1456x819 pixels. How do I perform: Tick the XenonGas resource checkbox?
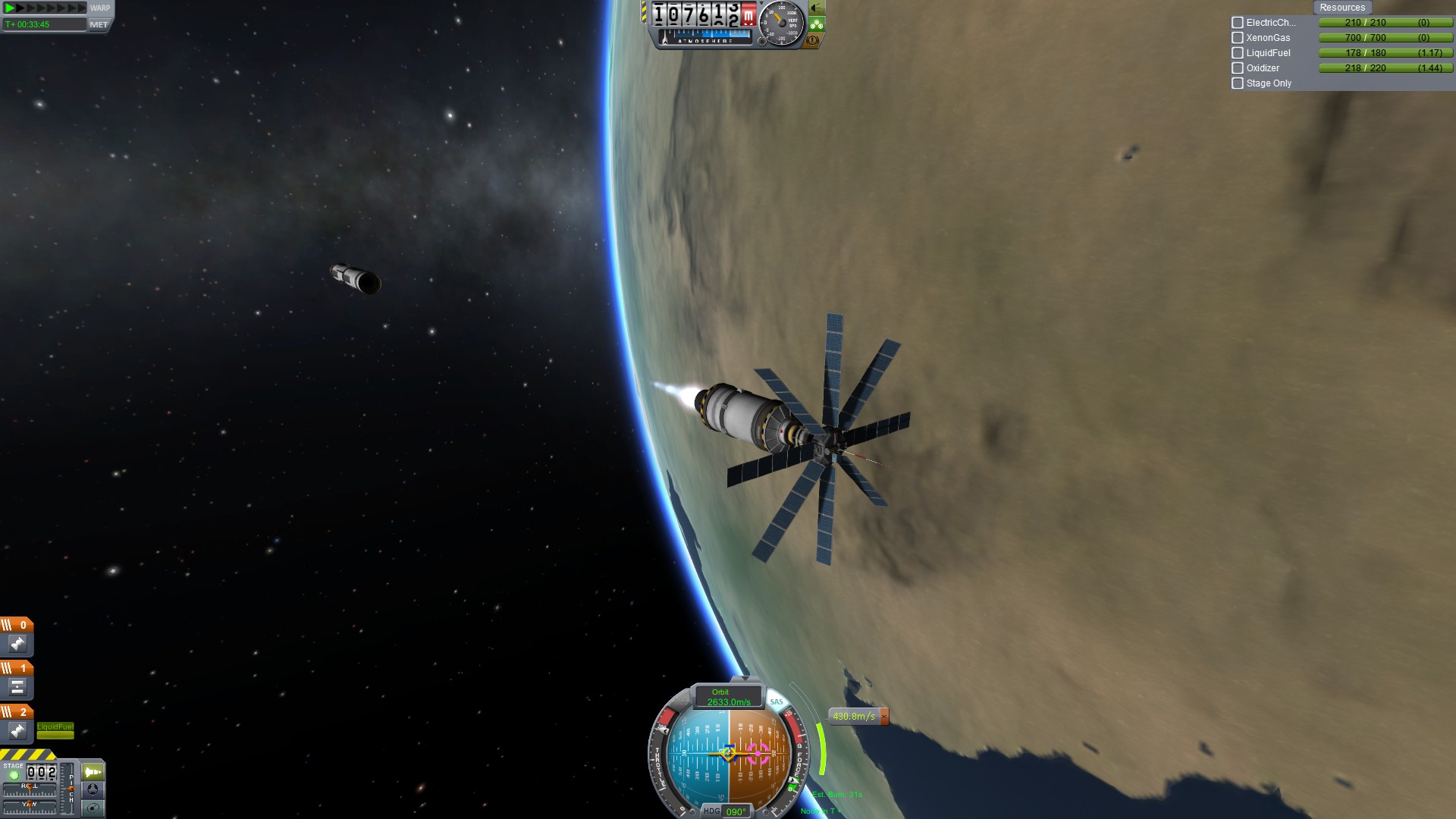1238,38
